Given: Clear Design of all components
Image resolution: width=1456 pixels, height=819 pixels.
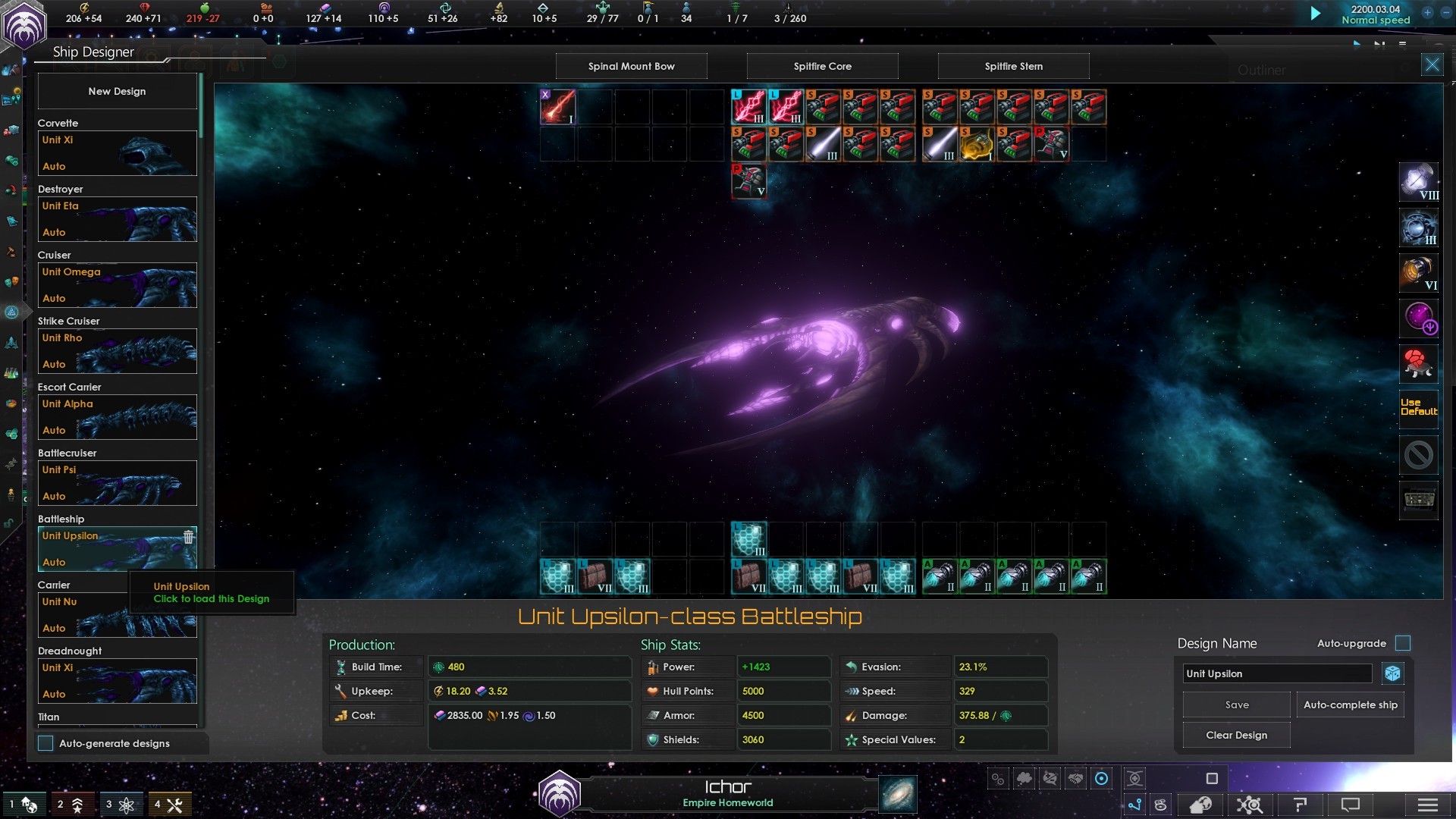Looking at the screenshot, I should [x=1236, y=735].
